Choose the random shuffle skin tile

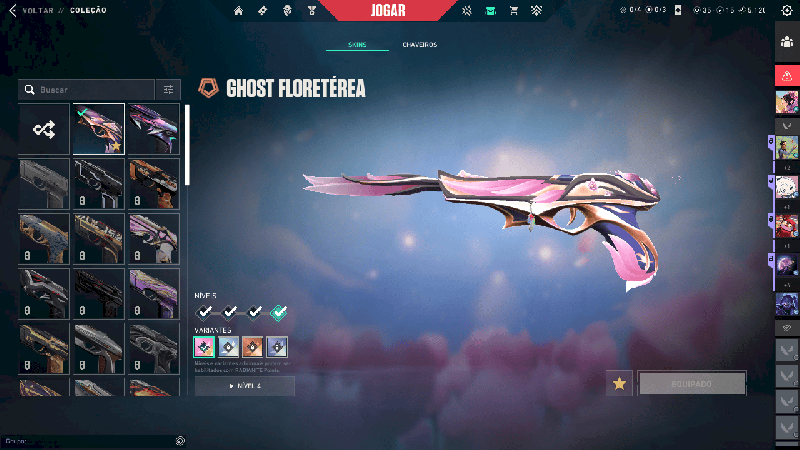click(x=44, y=129)
